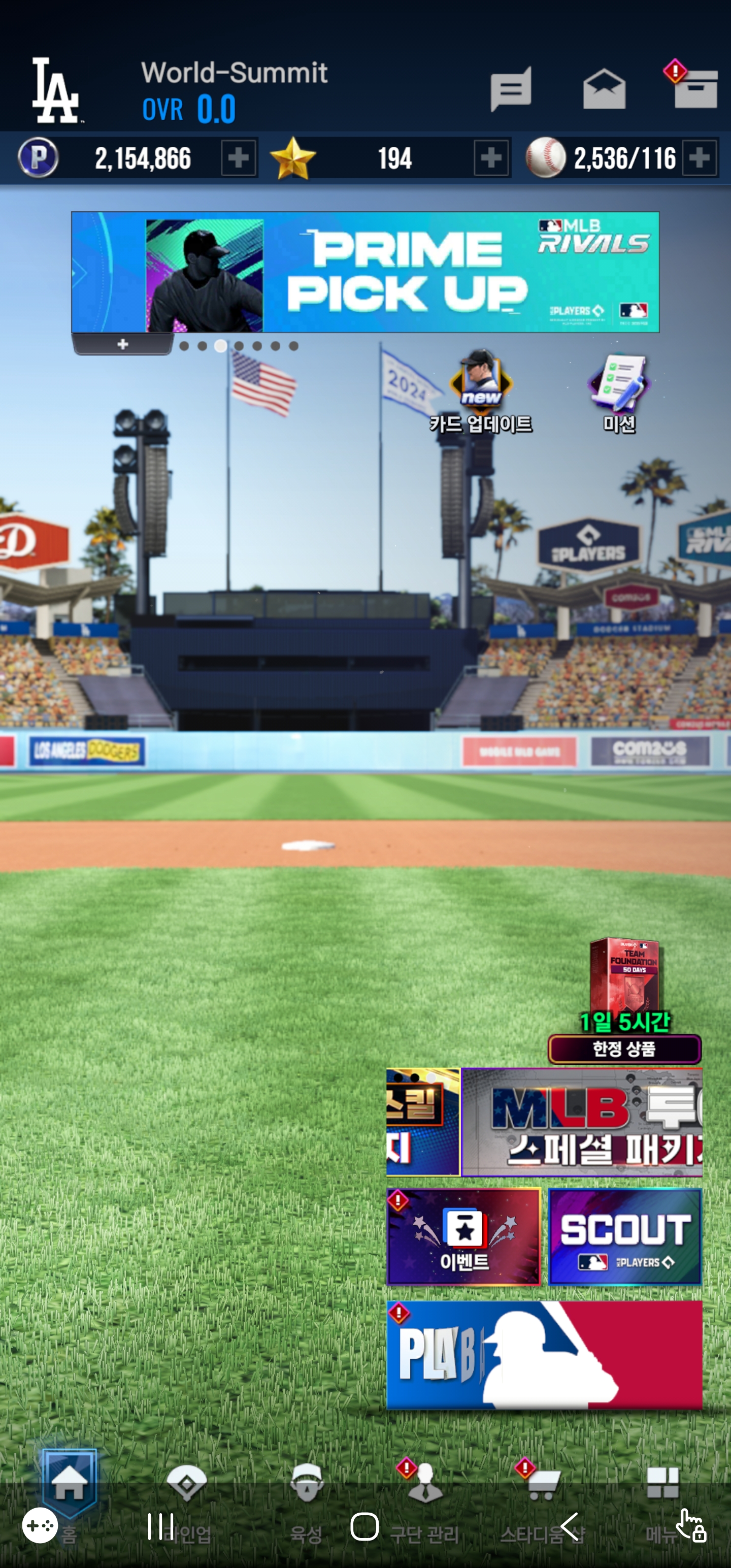Open the LA Dodgers team logo profile
The height and width of the screenshot is (1568, 731).
(x=56, y=90)
